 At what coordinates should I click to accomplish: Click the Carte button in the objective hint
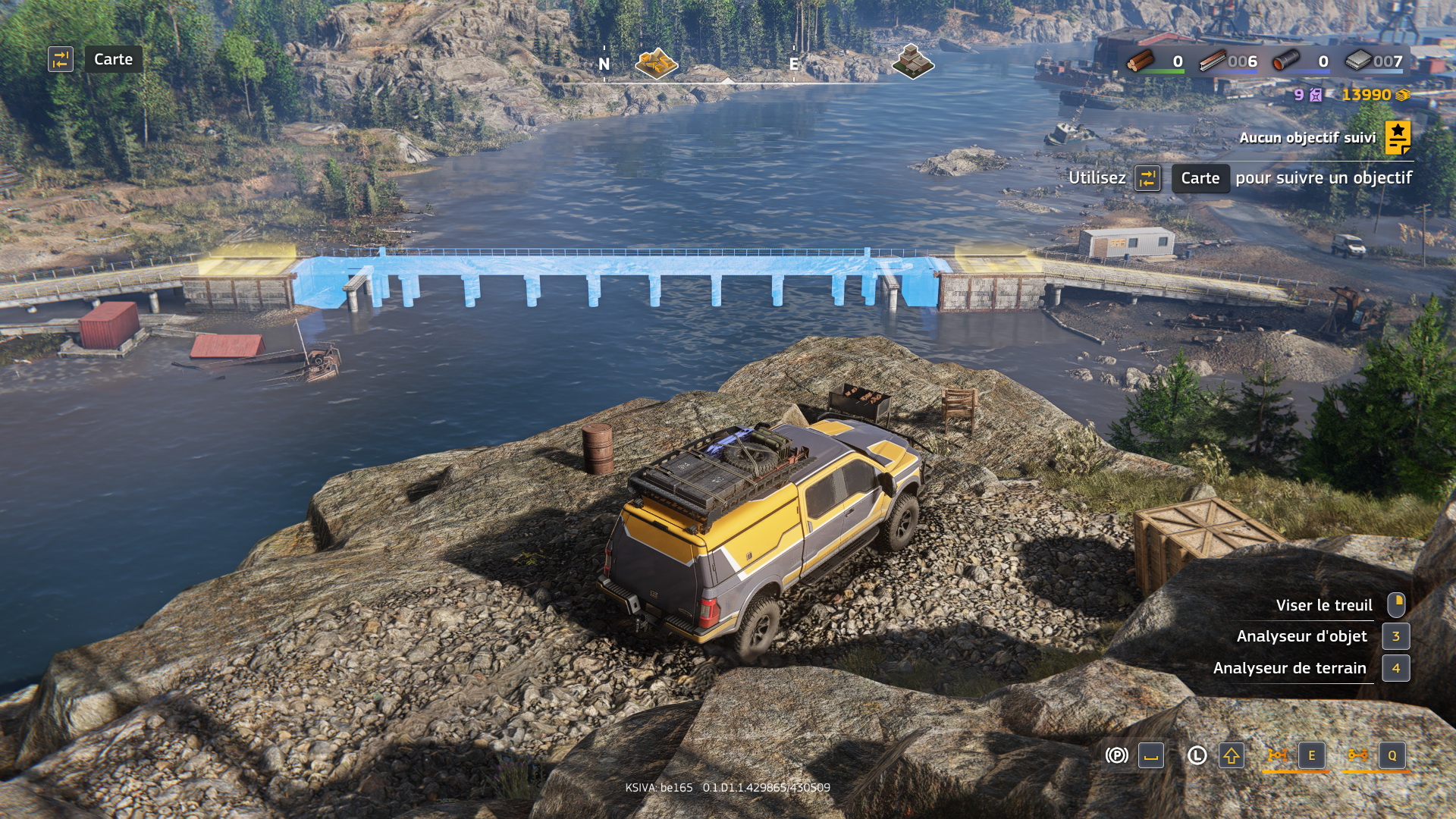click(1200, 178)
